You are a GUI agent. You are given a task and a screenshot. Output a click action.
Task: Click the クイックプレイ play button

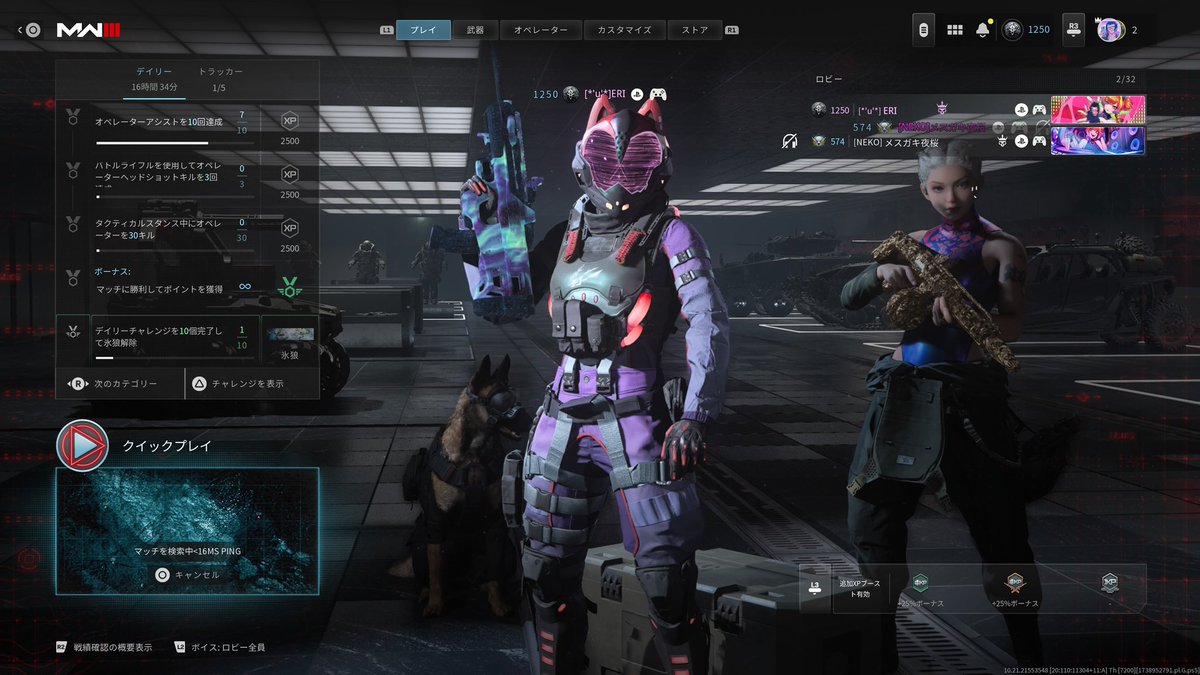[x=82, y=445]
